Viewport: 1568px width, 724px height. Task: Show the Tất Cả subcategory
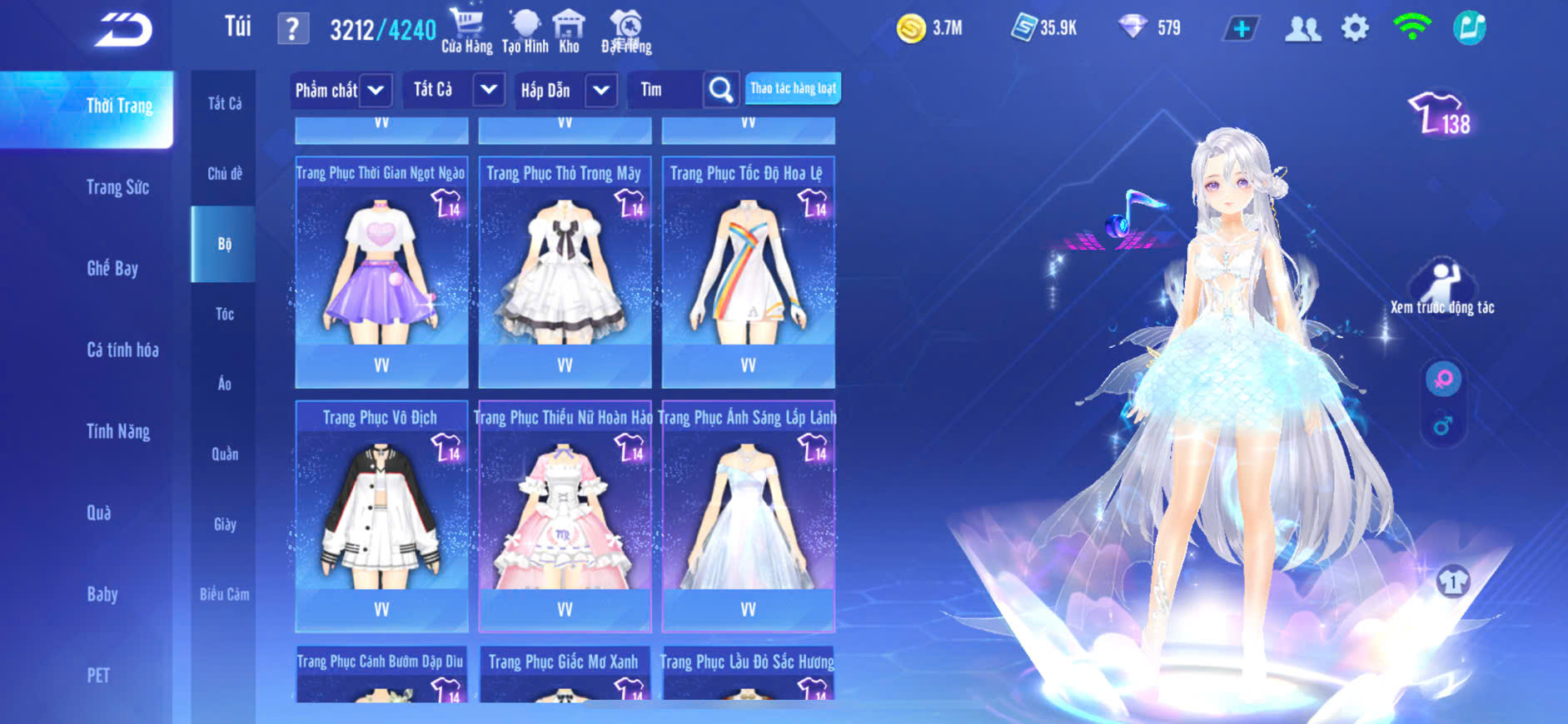click(x=224, y=103)
